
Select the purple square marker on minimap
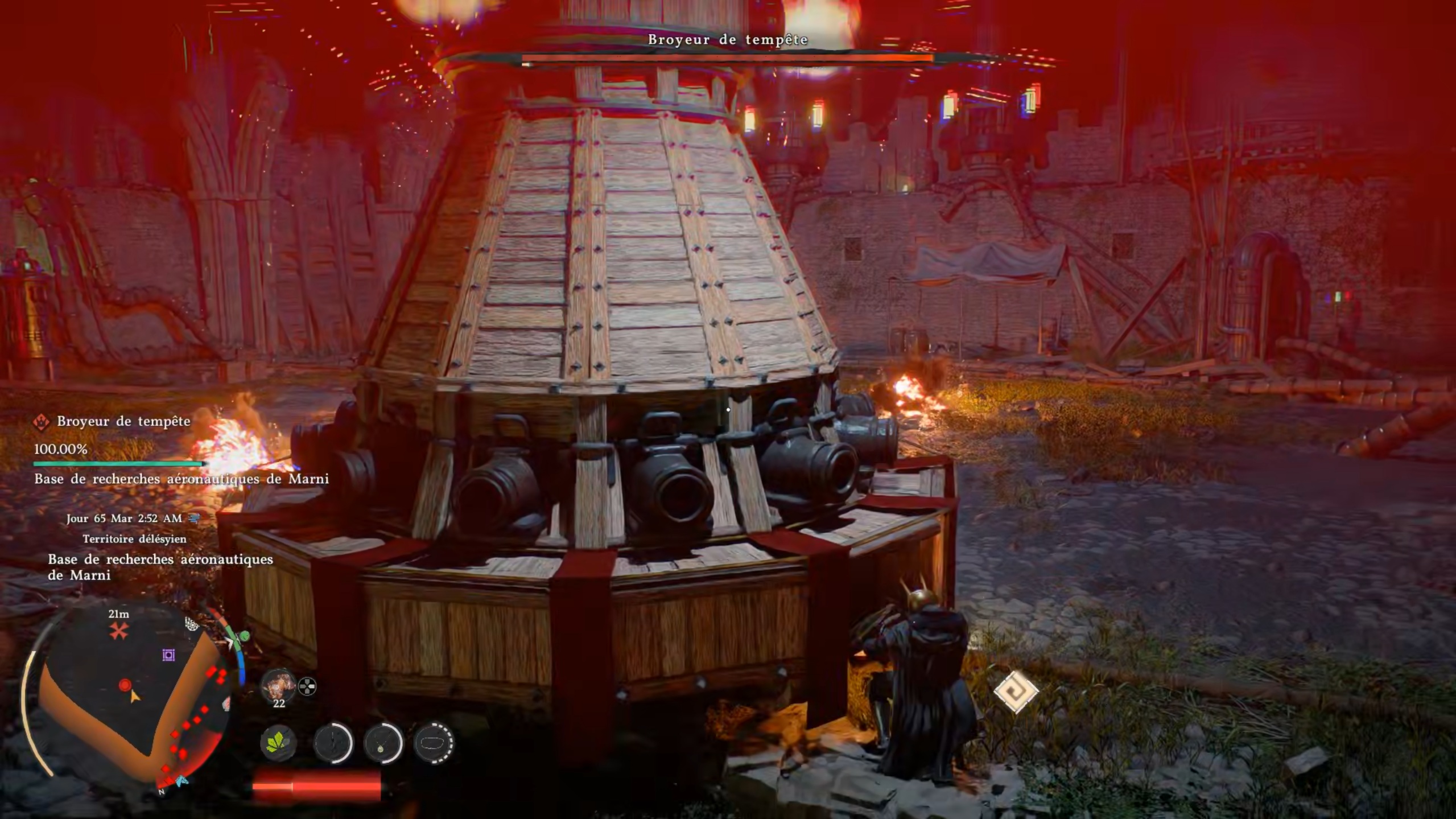[x=168, y=655]
